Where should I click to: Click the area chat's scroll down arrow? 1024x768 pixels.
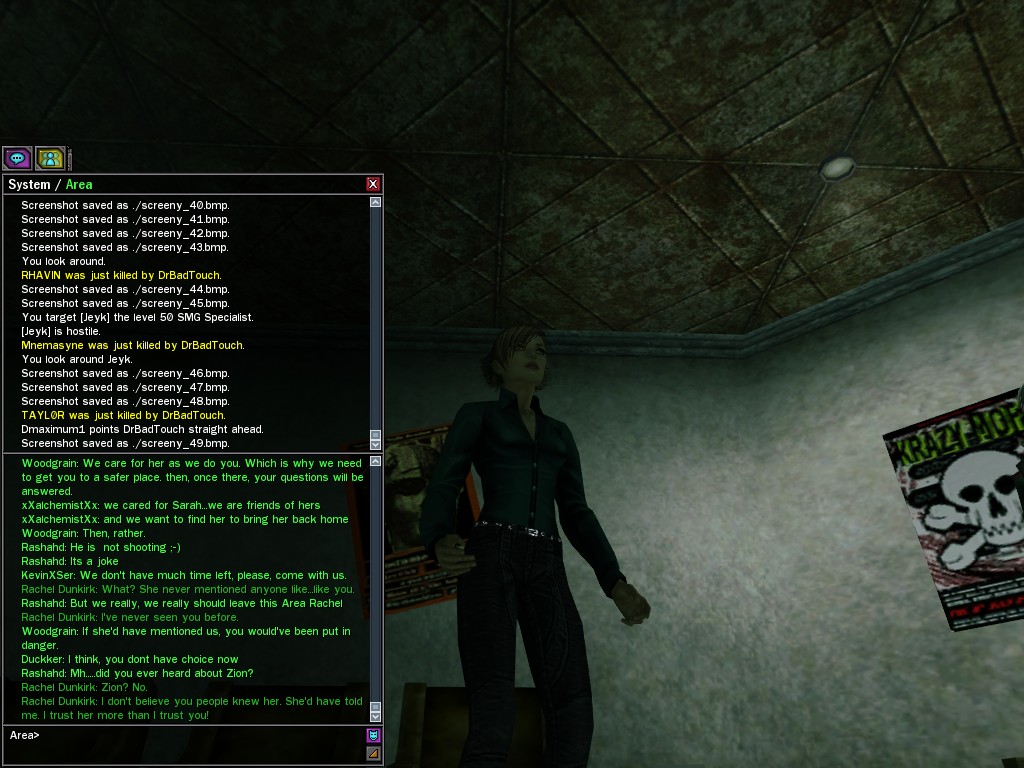(376, 715)
